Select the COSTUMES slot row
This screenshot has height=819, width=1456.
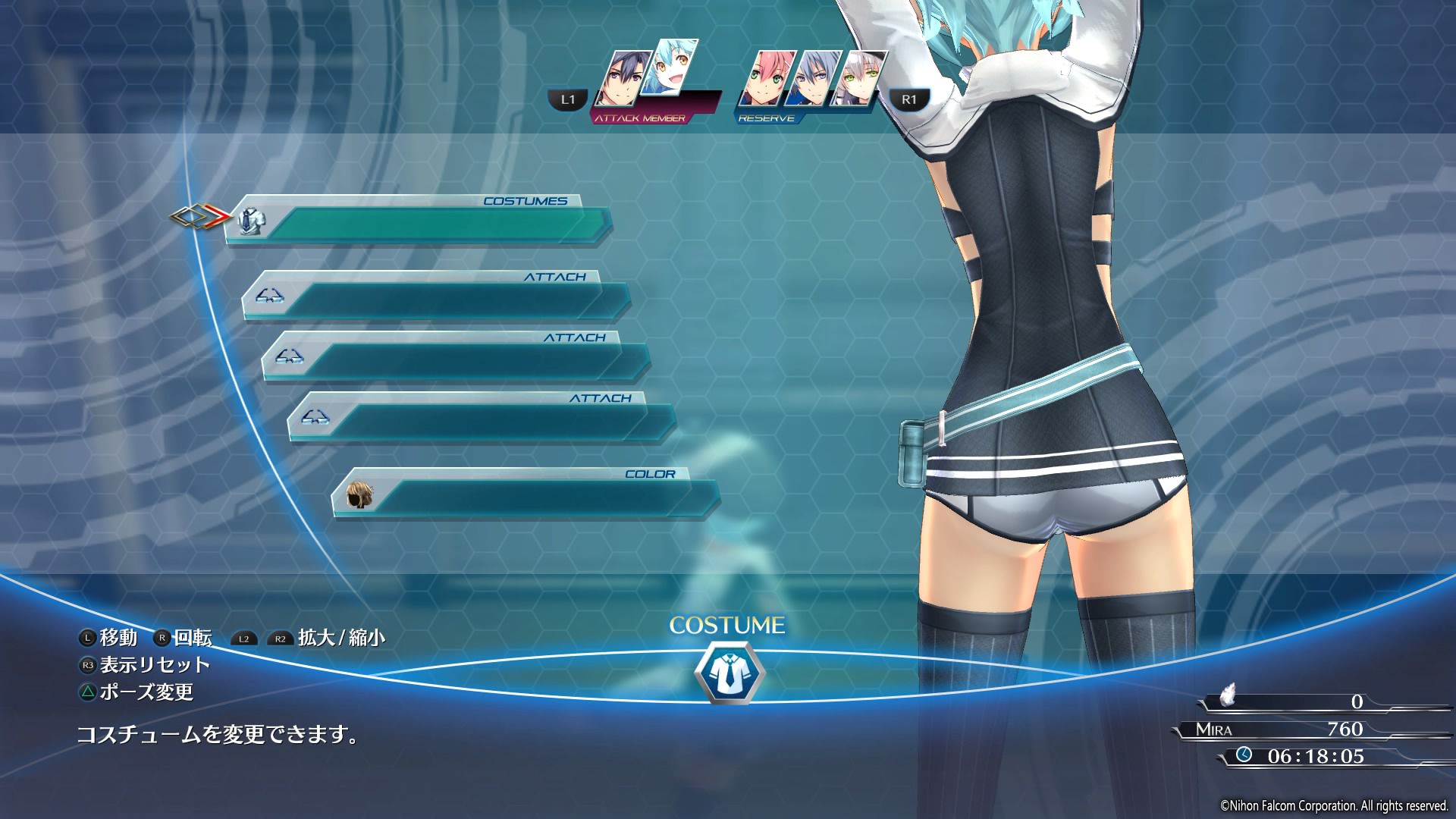click(x=419, y=221)
